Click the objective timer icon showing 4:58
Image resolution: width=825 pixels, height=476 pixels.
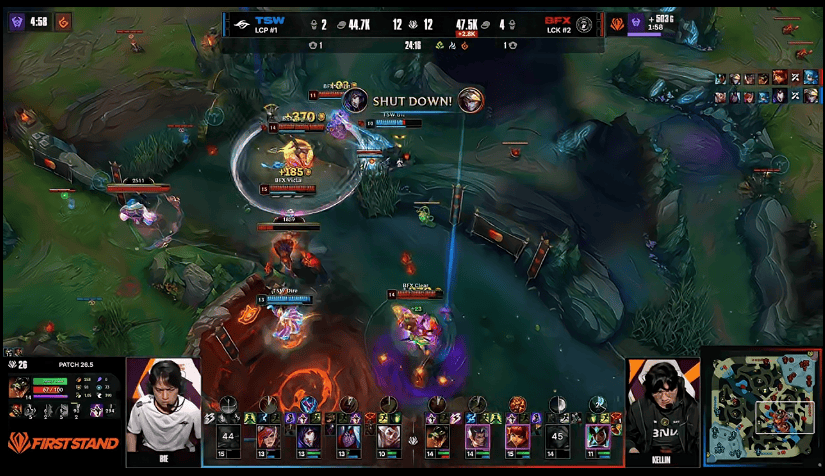16,19
